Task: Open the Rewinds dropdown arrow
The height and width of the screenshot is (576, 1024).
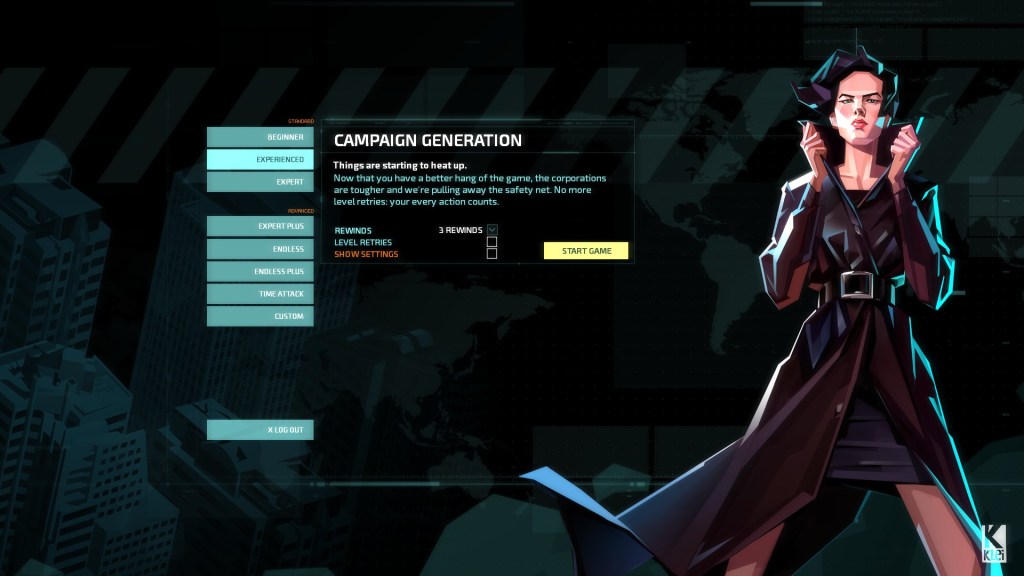Action: [492, 230]
